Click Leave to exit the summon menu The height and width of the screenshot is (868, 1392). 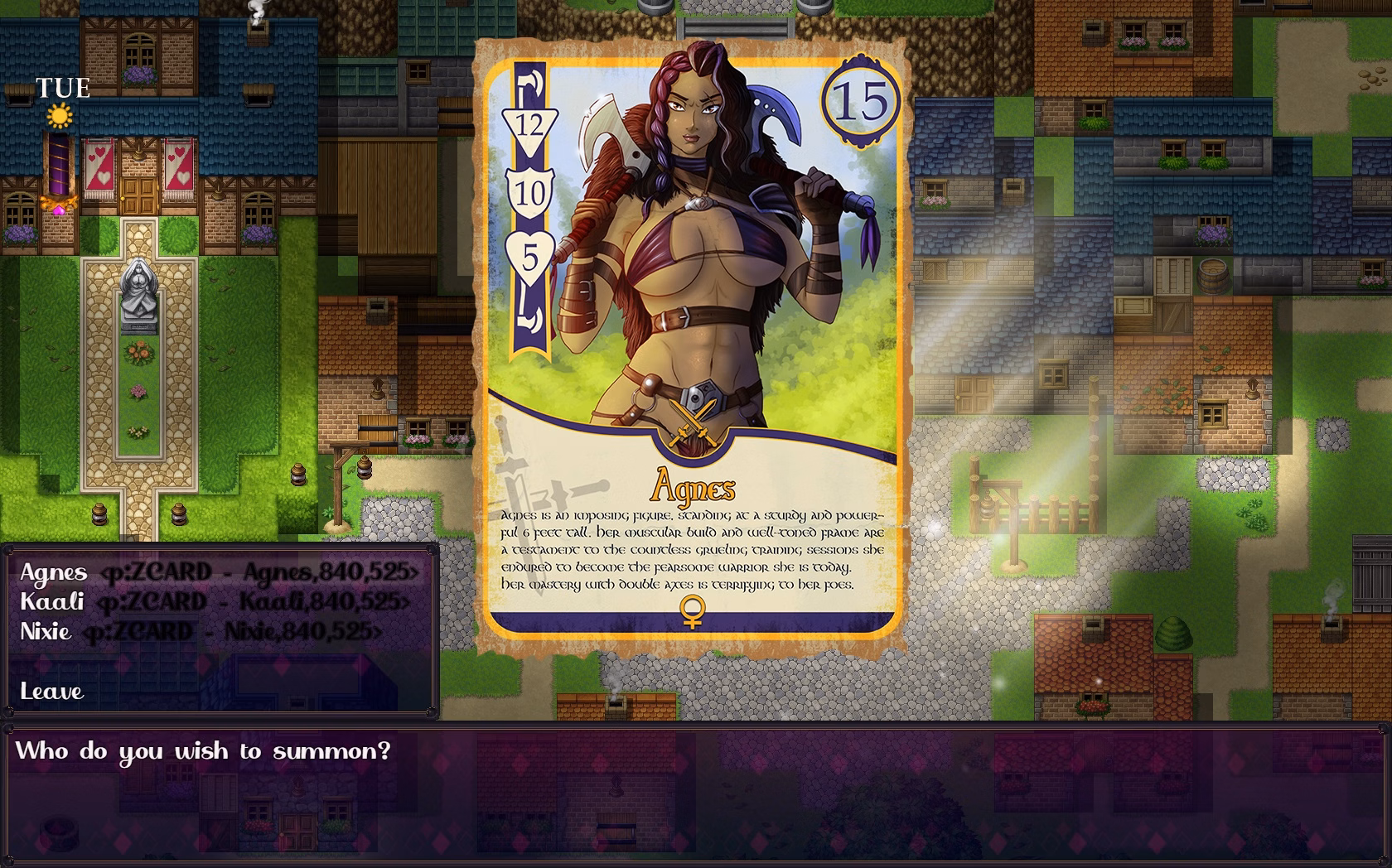click(51, 691)
